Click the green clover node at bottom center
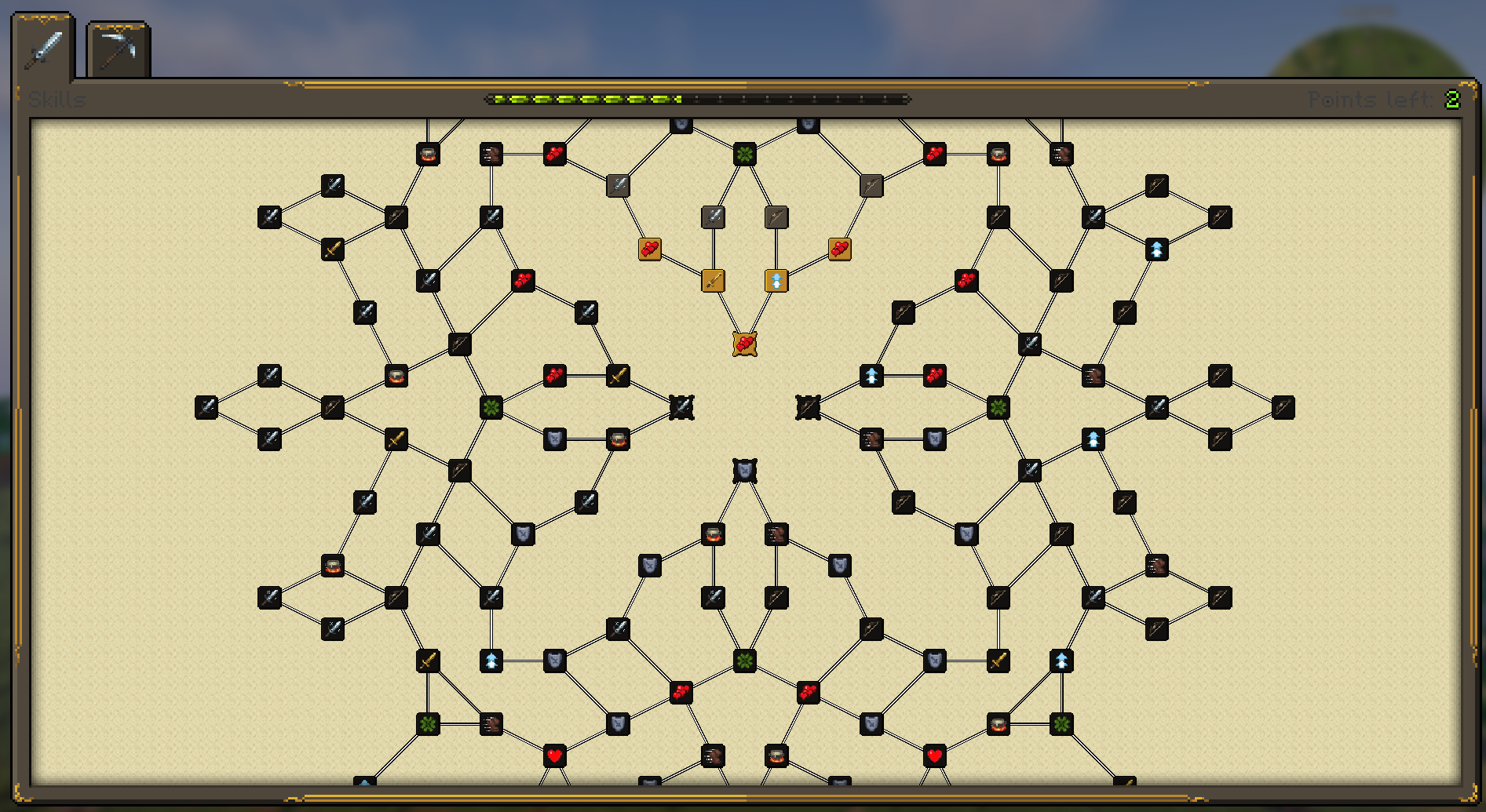Viewport: 1486px width, 812px height. tap(744, 661)
